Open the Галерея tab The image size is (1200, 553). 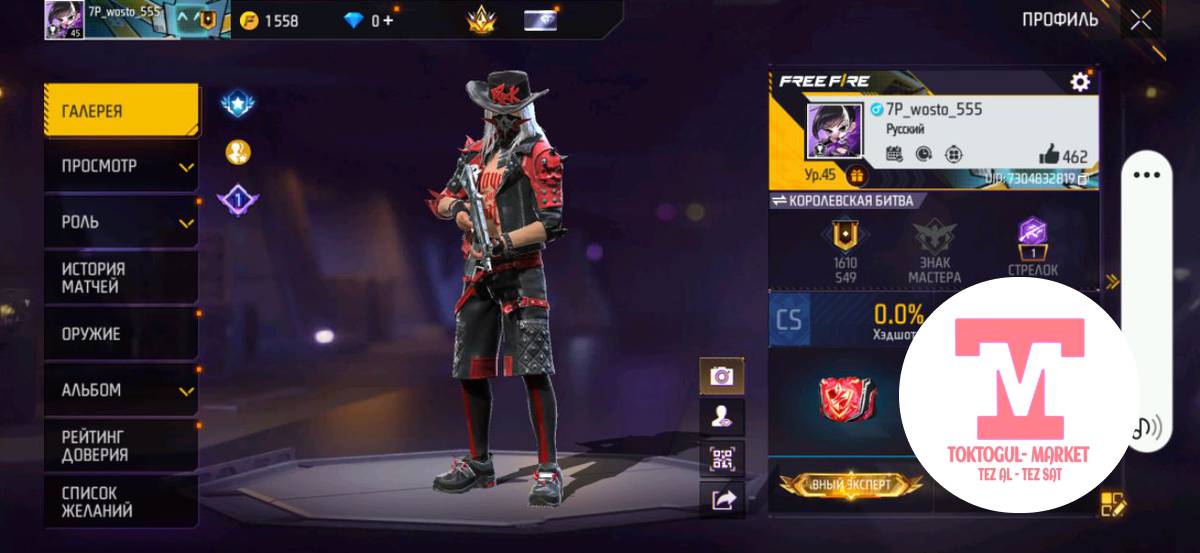(x=121, y=111)
